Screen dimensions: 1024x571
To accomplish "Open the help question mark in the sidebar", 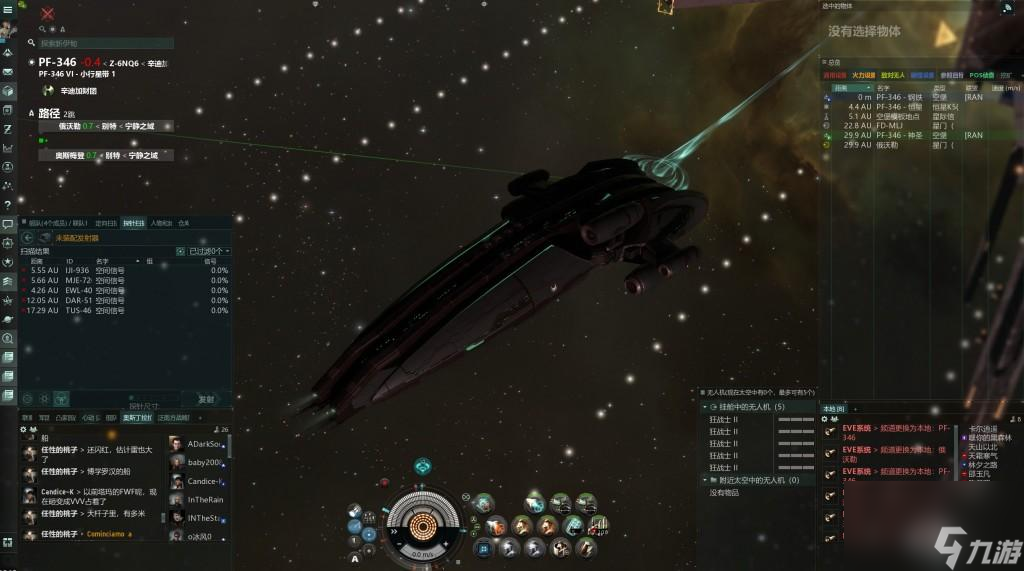I will pos(7,204).
